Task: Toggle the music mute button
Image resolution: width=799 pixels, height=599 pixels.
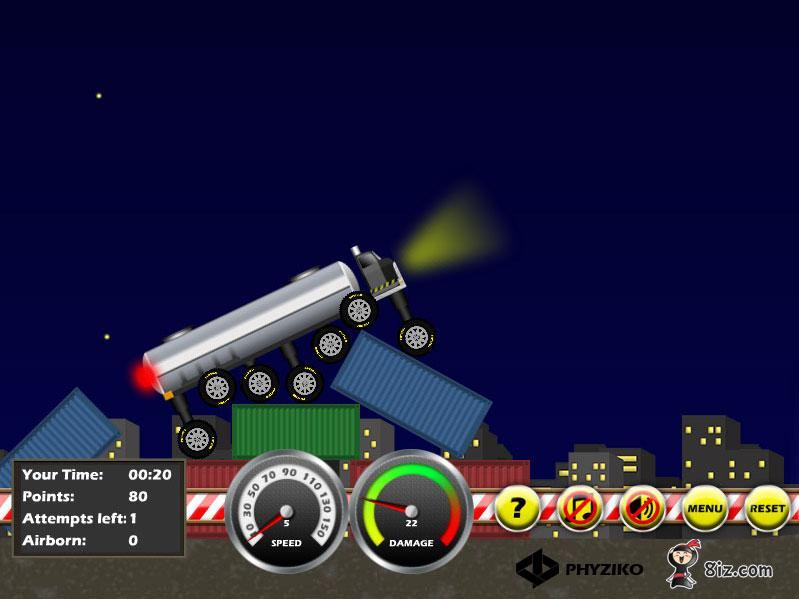Action: [x=579, y=508]
